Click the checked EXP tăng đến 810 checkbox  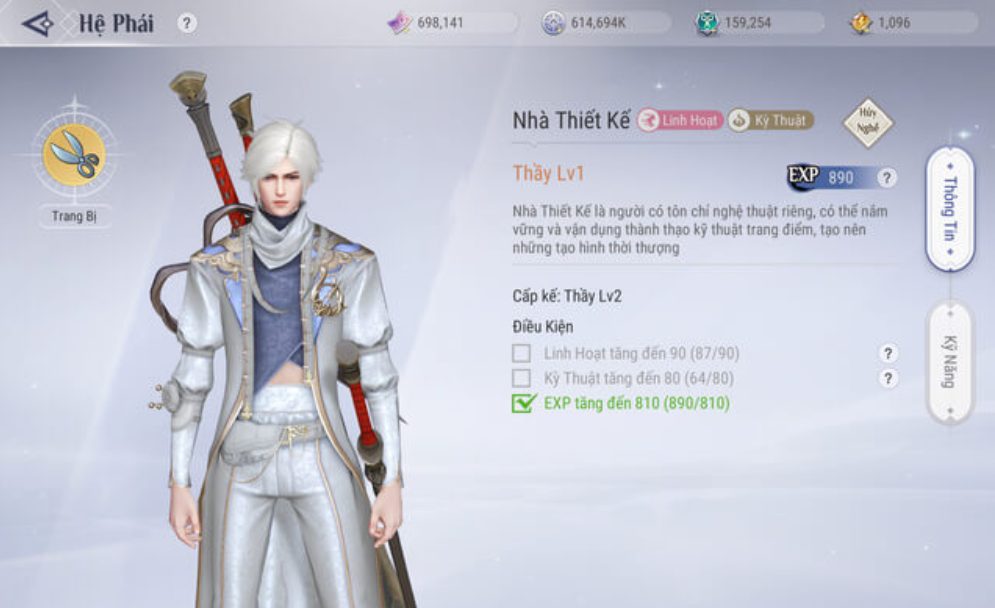point(522,403)
